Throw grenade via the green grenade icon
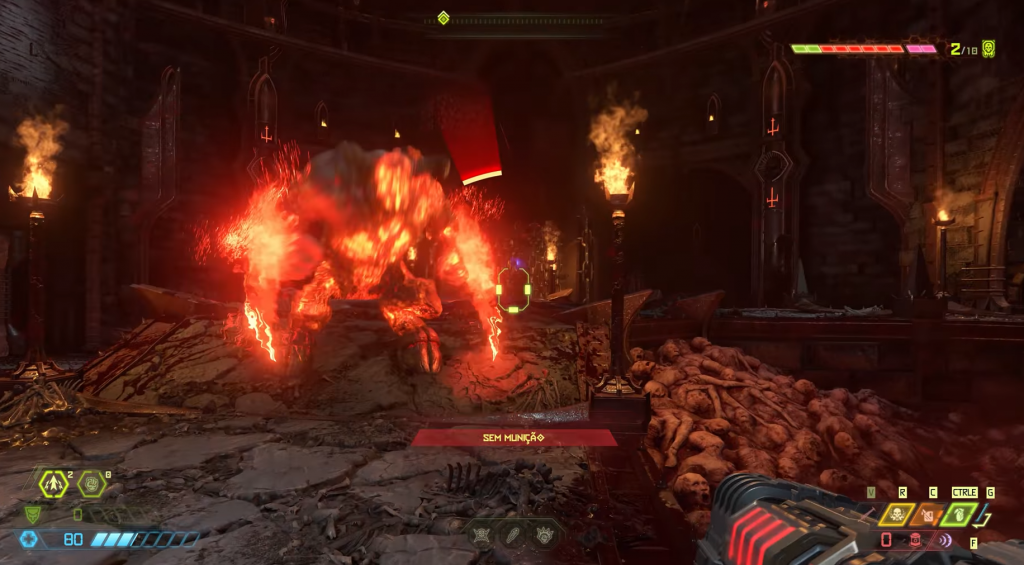The height and width of the screenshot is (565, 1024). click(x=960, y=515)
